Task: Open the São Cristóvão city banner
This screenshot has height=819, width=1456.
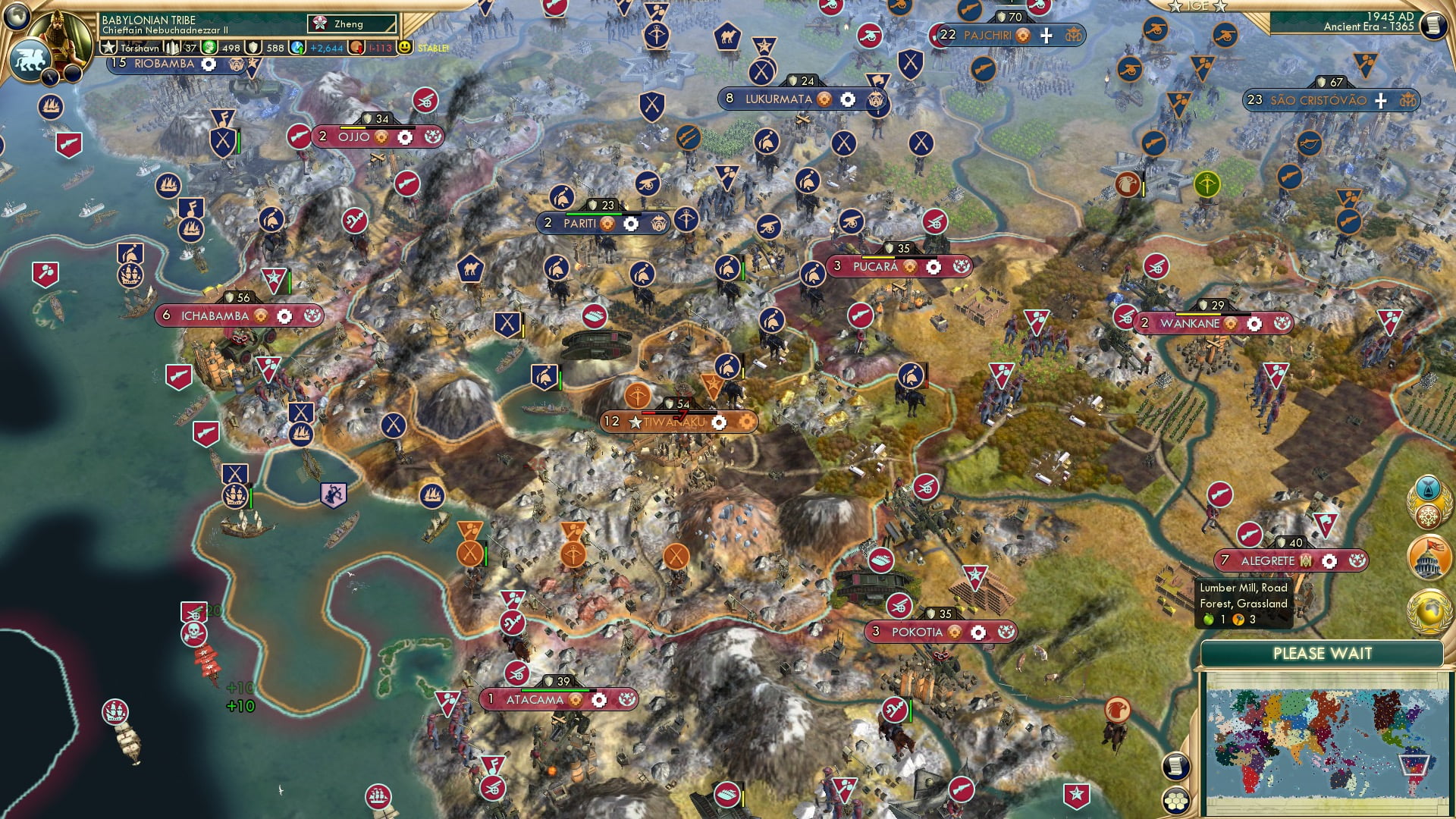Action: tap(1318, 100)
